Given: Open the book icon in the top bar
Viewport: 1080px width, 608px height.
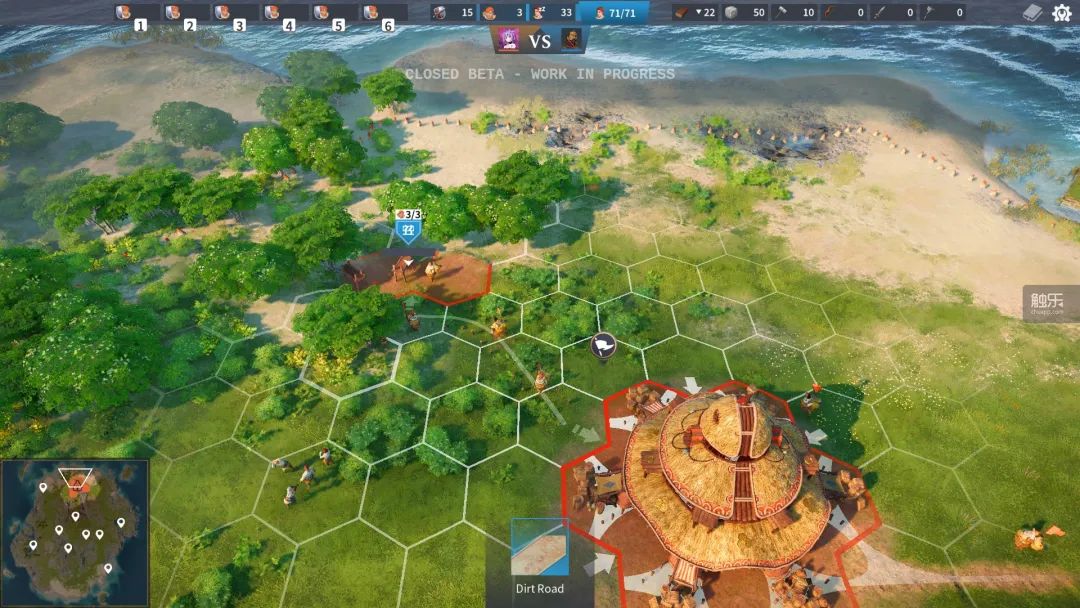Looking at the screenshot, I should pyautogui.click(x=1033, y=13).
